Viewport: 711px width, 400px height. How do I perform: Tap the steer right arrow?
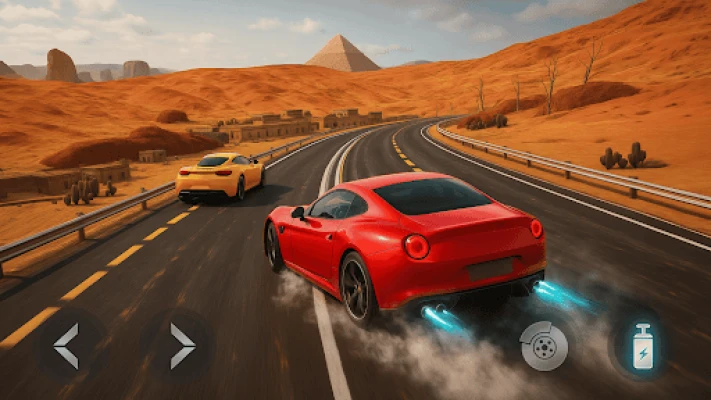(181, 346)
